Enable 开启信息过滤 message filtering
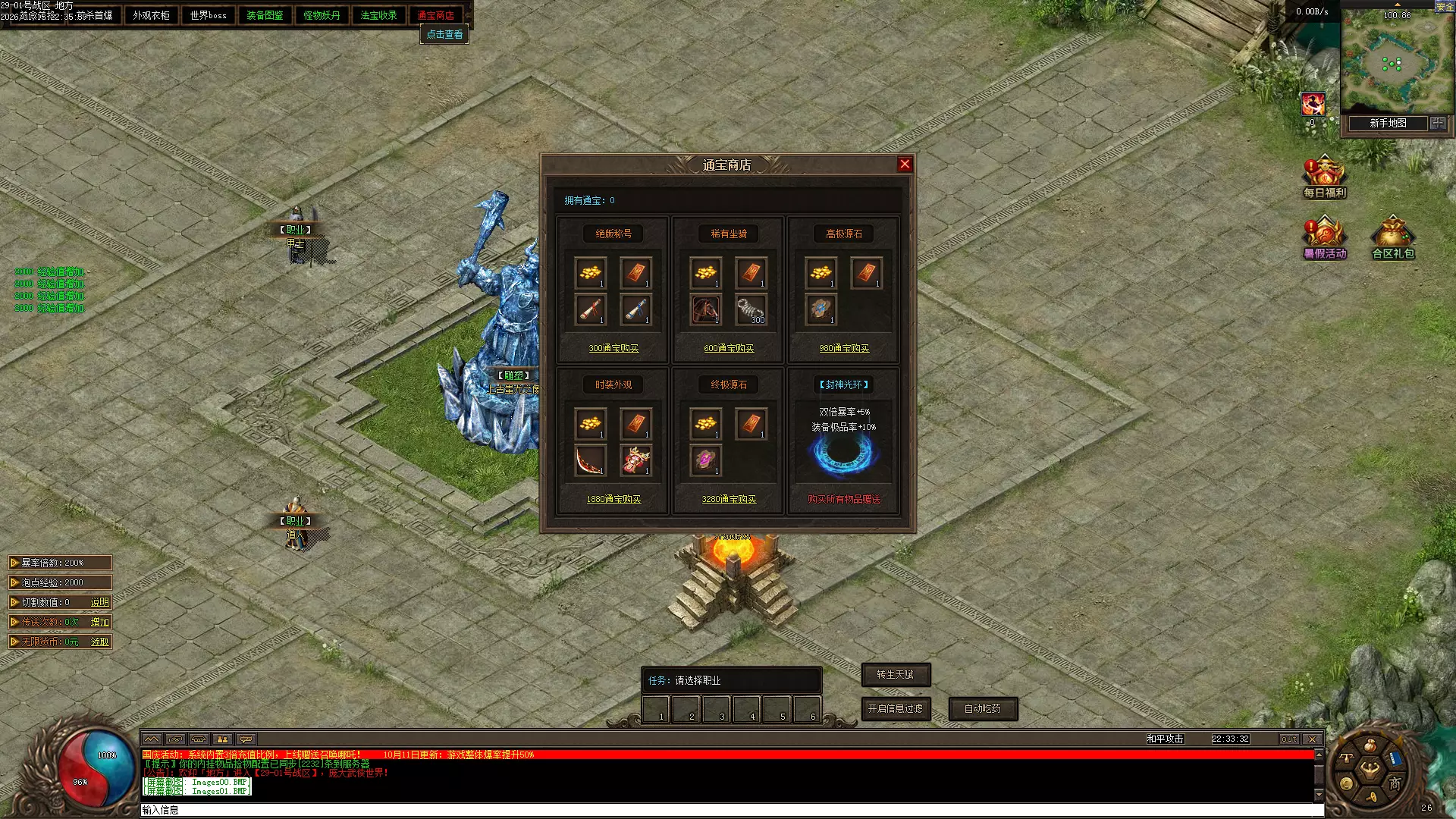This screenshot has height=819, width=1456. tap(895, 709)
